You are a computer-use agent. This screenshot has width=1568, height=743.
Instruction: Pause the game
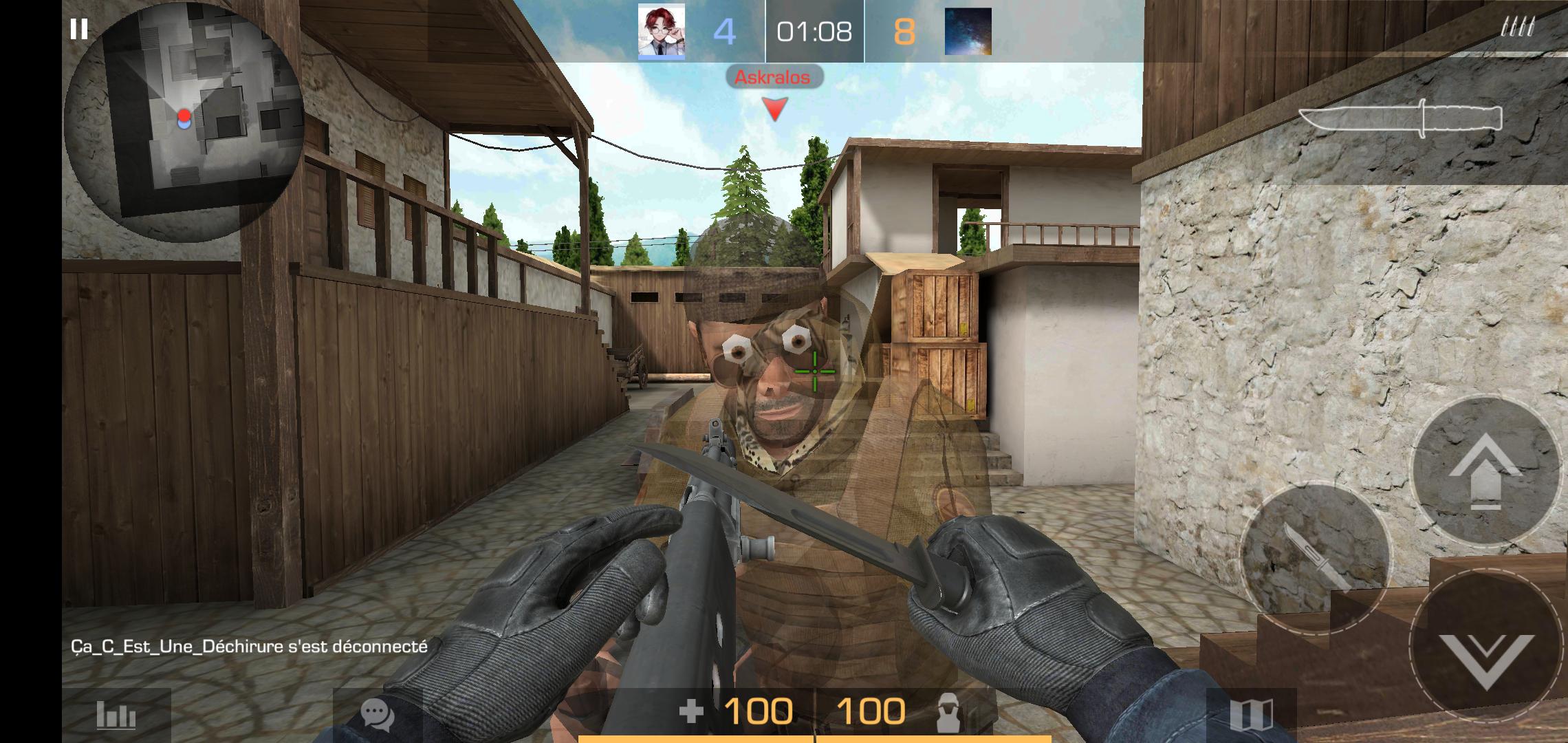80,29
